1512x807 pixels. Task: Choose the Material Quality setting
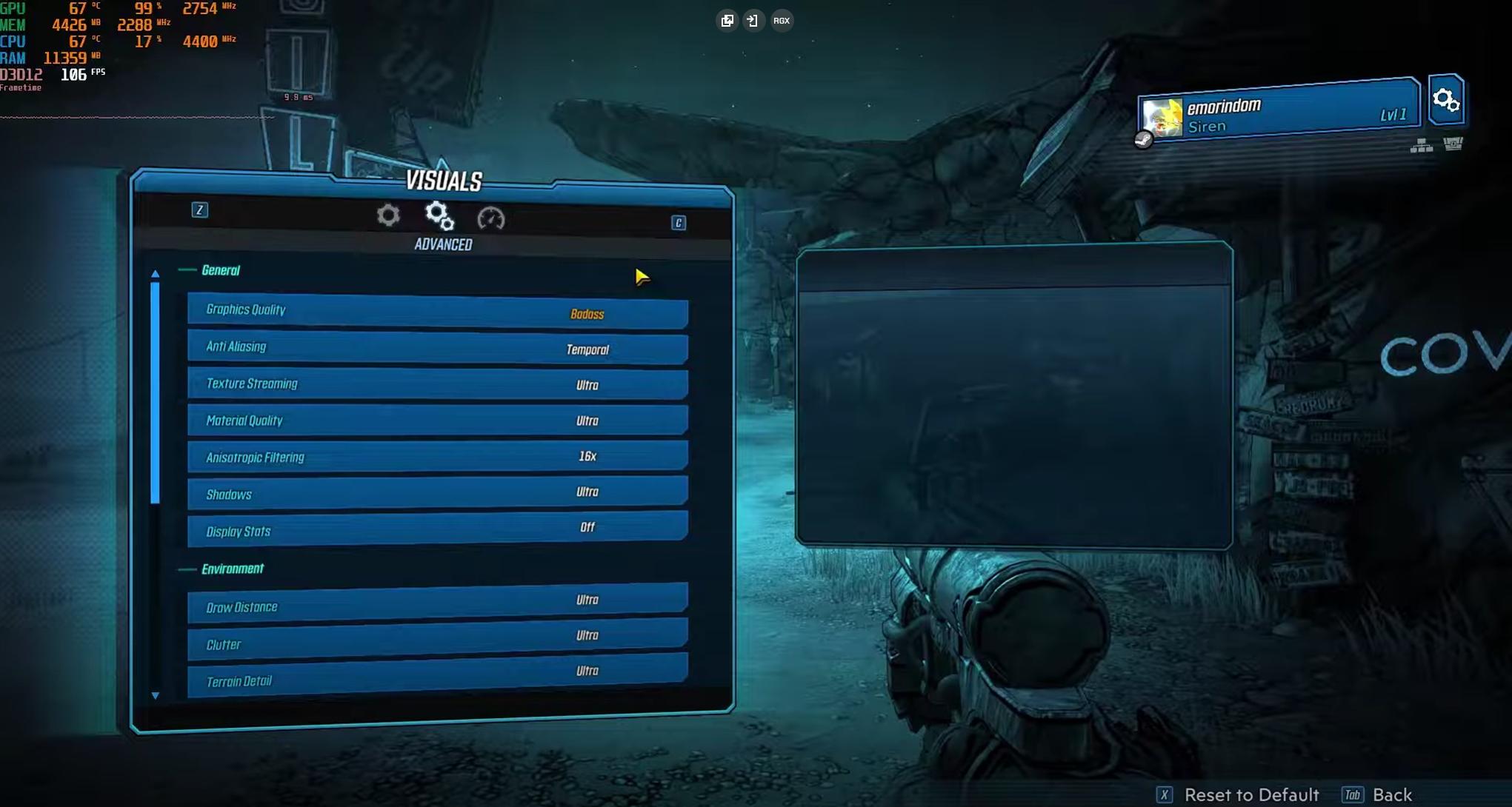tap(437, 421)
